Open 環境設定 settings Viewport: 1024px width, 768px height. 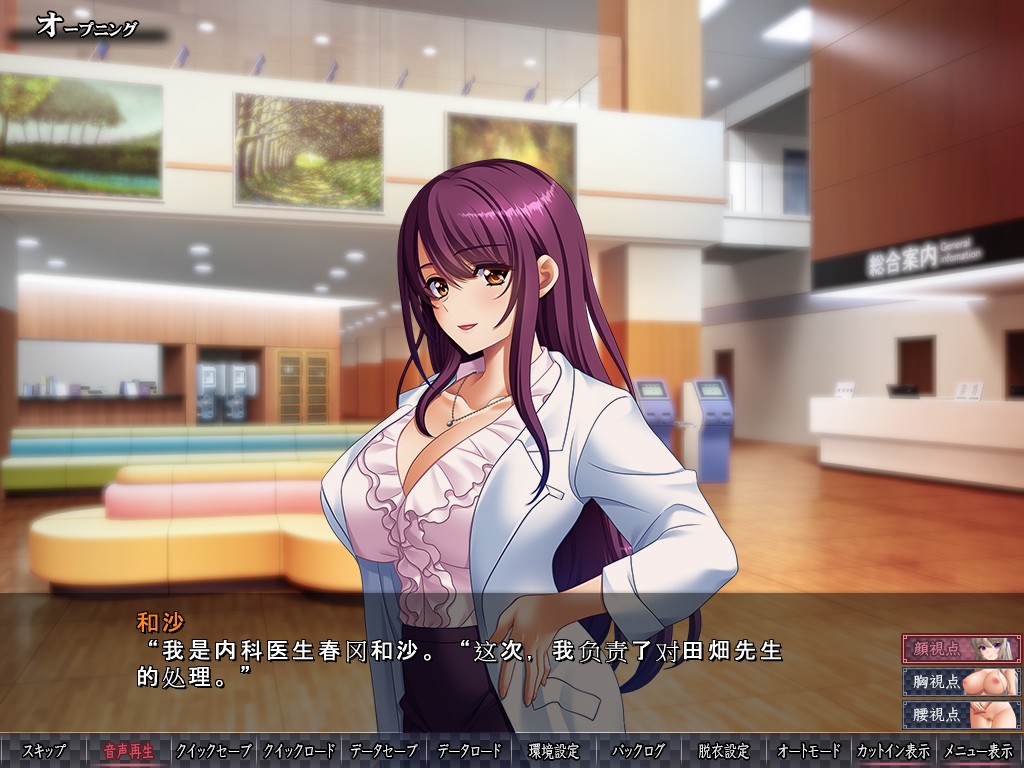tap(554, 751)
